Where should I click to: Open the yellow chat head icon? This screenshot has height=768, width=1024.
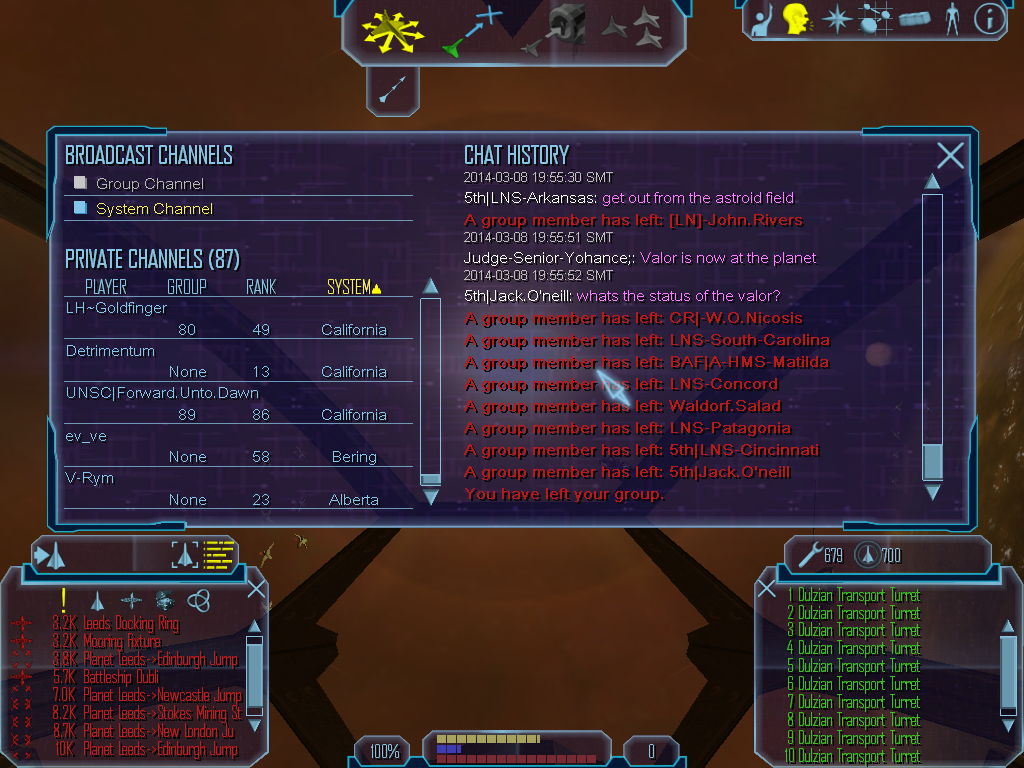coord(796,19)
